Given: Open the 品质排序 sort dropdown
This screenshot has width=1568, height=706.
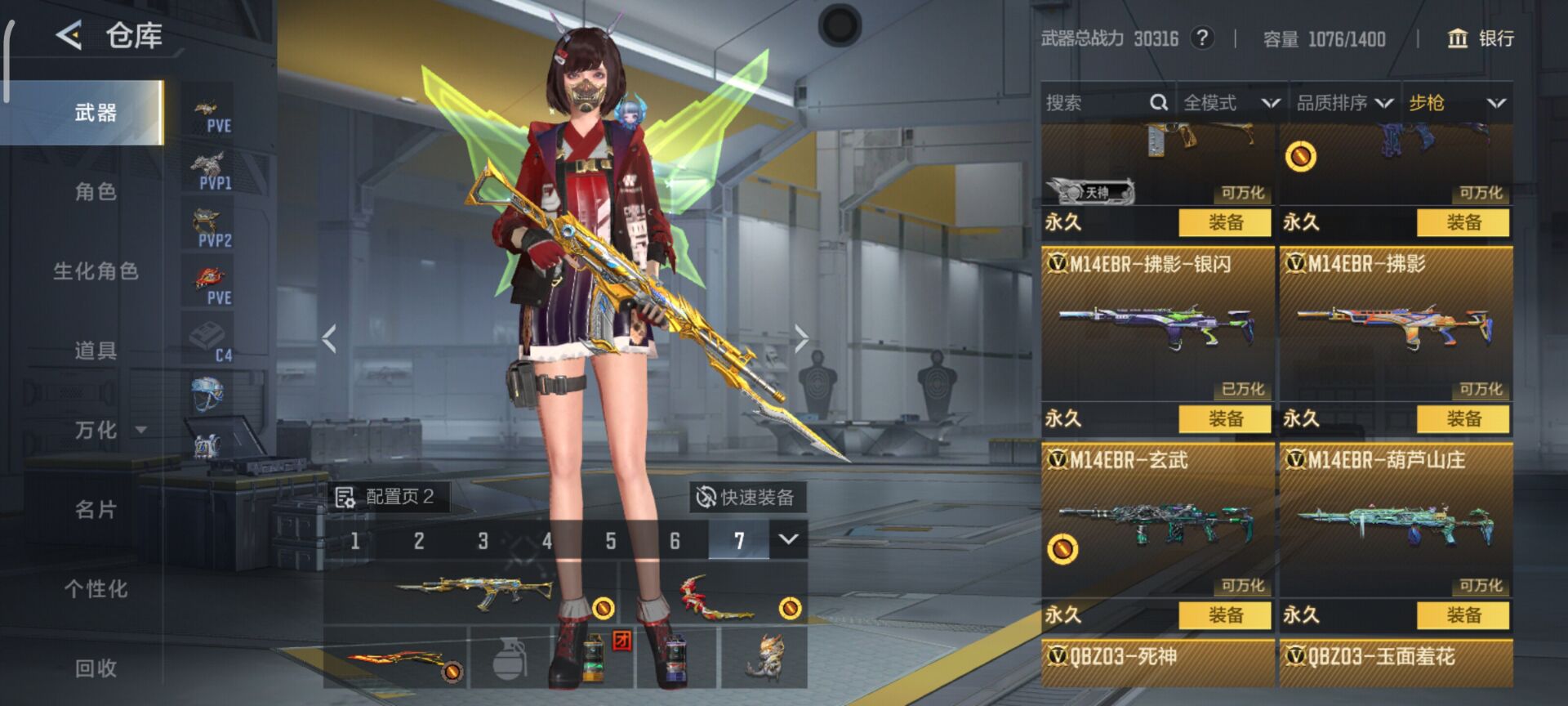Looking at the screenshot, I should [x=1344, y=103].
